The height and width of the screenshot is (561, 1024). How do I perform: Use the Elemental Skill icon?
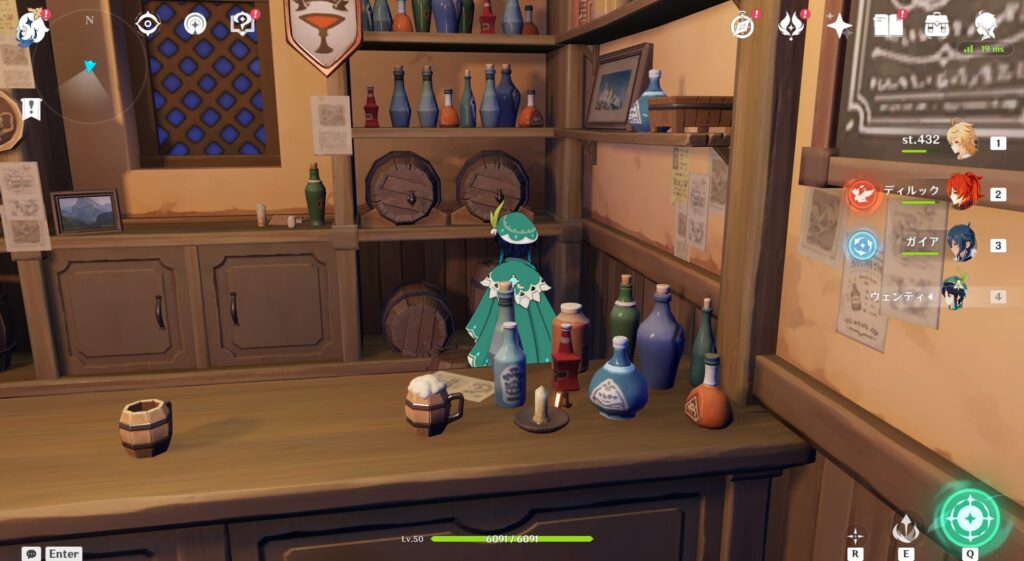pos(906,527)
